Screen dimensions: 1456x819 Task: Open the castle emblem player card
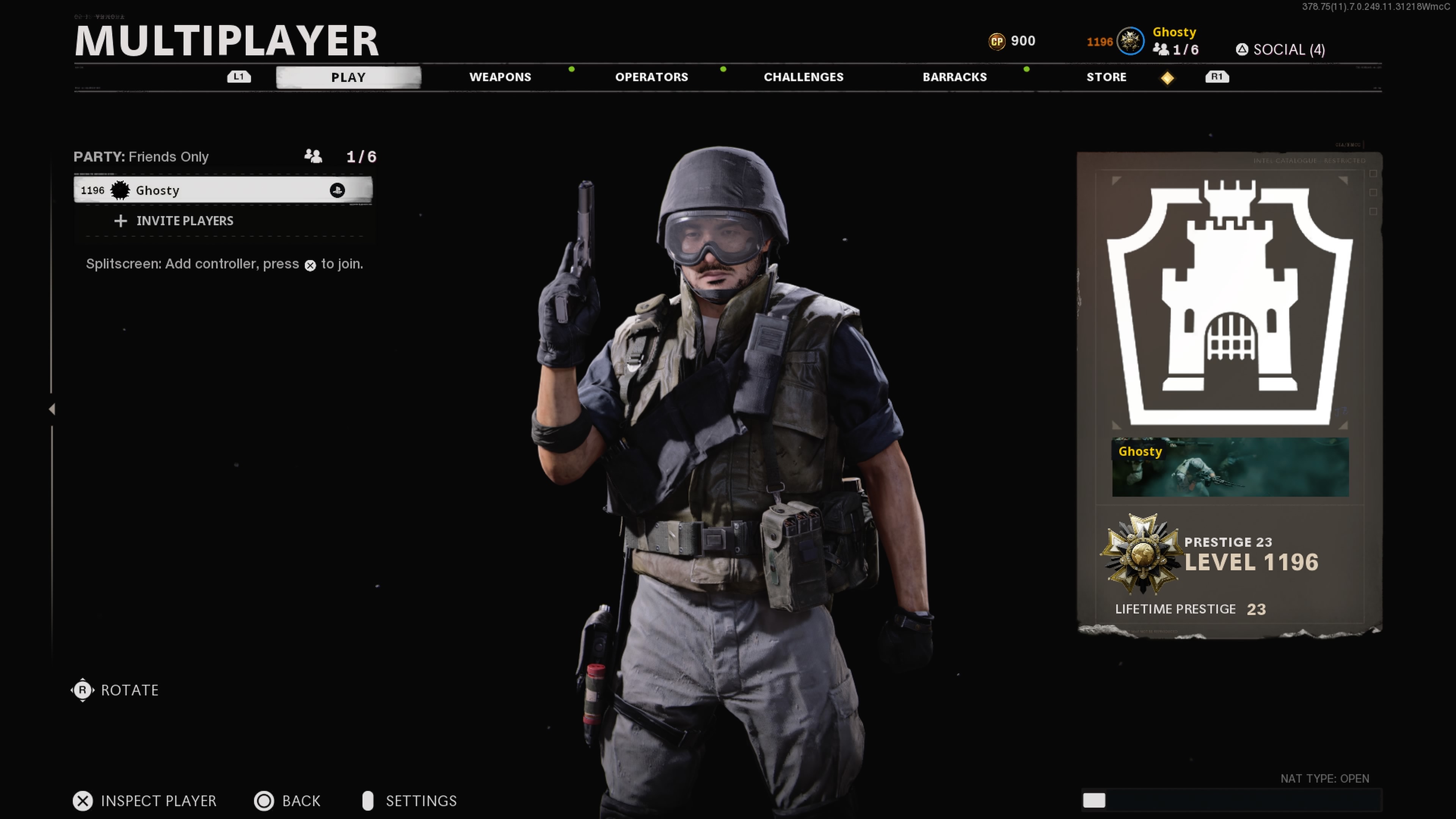coord(1229,303)
